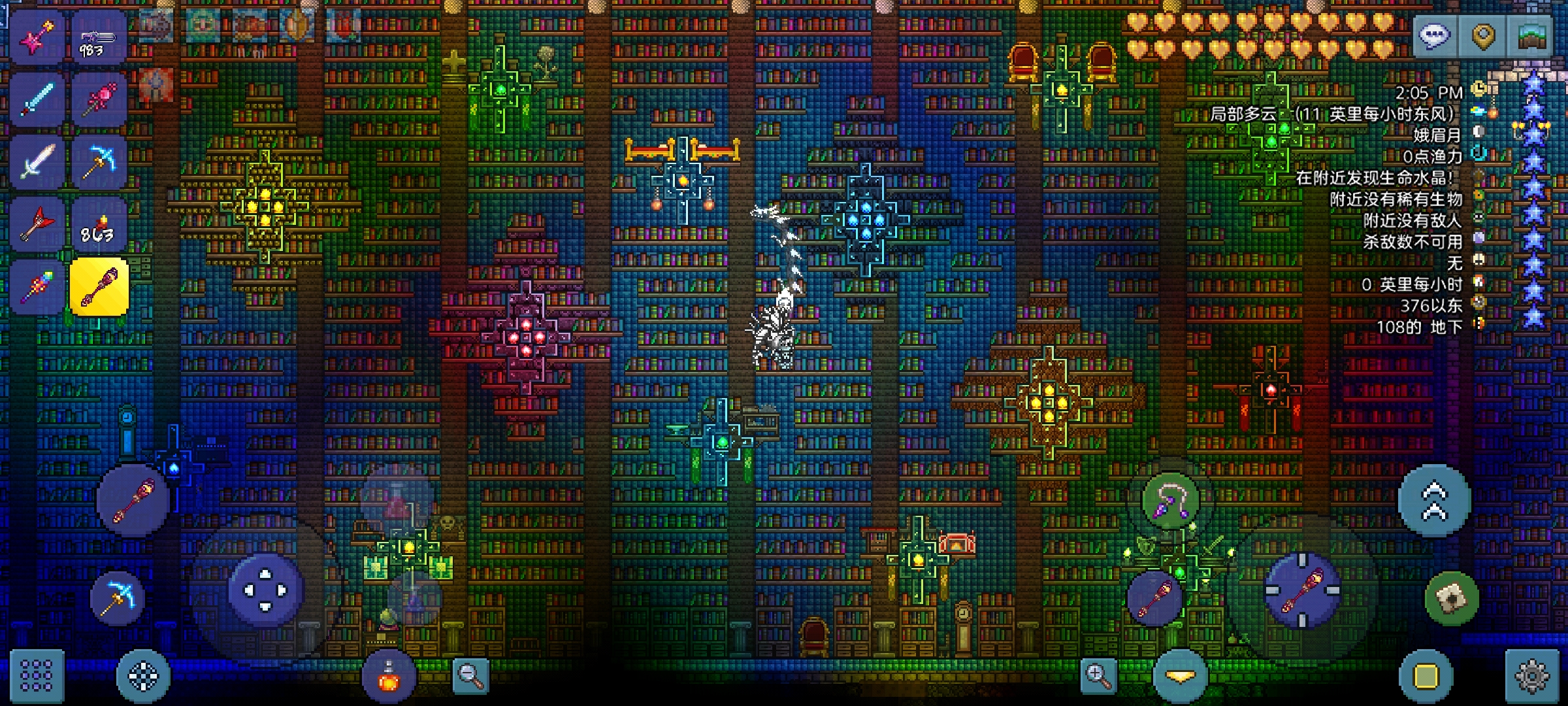Tap the highlighted yellow scepter slot
This screenshot has width=1568, height=706.
(x=99, y=287)
